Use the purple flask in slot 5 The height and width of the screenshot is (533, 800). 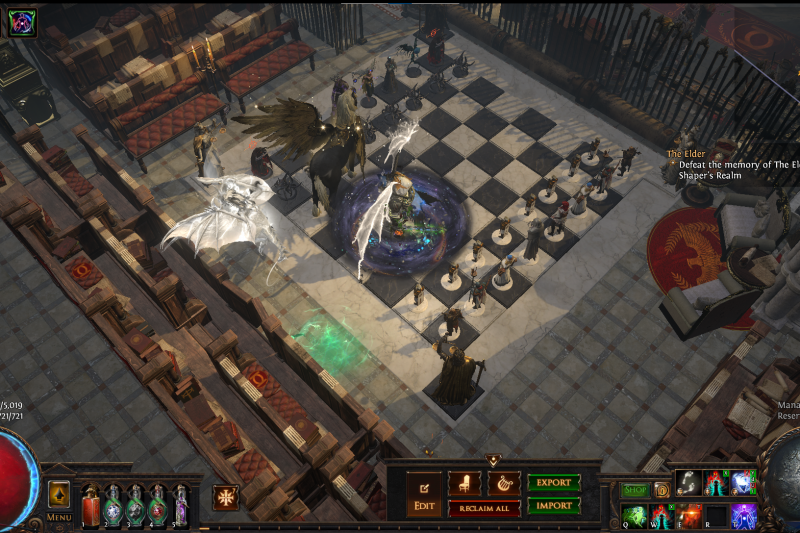point(181,506)
